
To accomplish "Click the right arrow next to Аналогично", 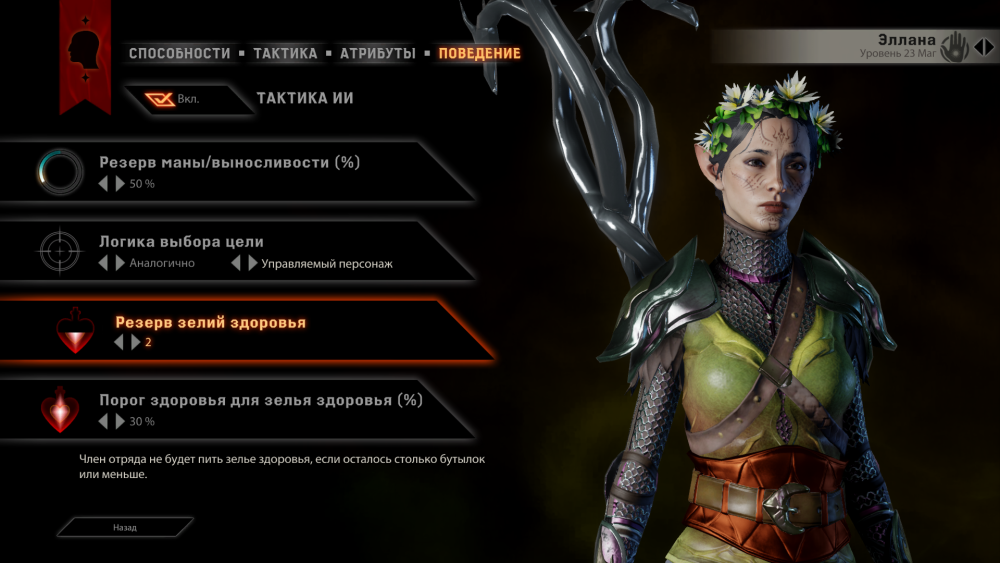I will pos(120,264).
